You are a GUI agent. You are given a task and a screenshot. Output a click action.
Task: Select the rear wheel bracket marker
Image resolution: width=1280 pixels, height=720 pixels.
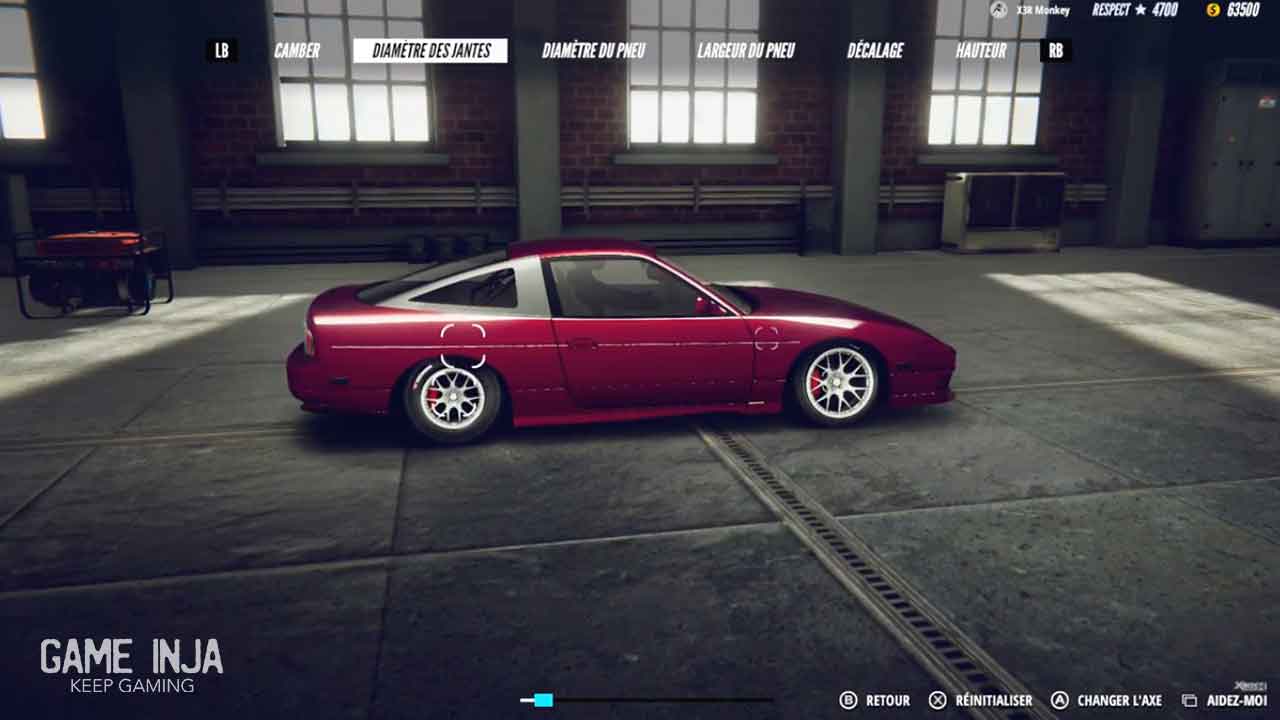463,345
